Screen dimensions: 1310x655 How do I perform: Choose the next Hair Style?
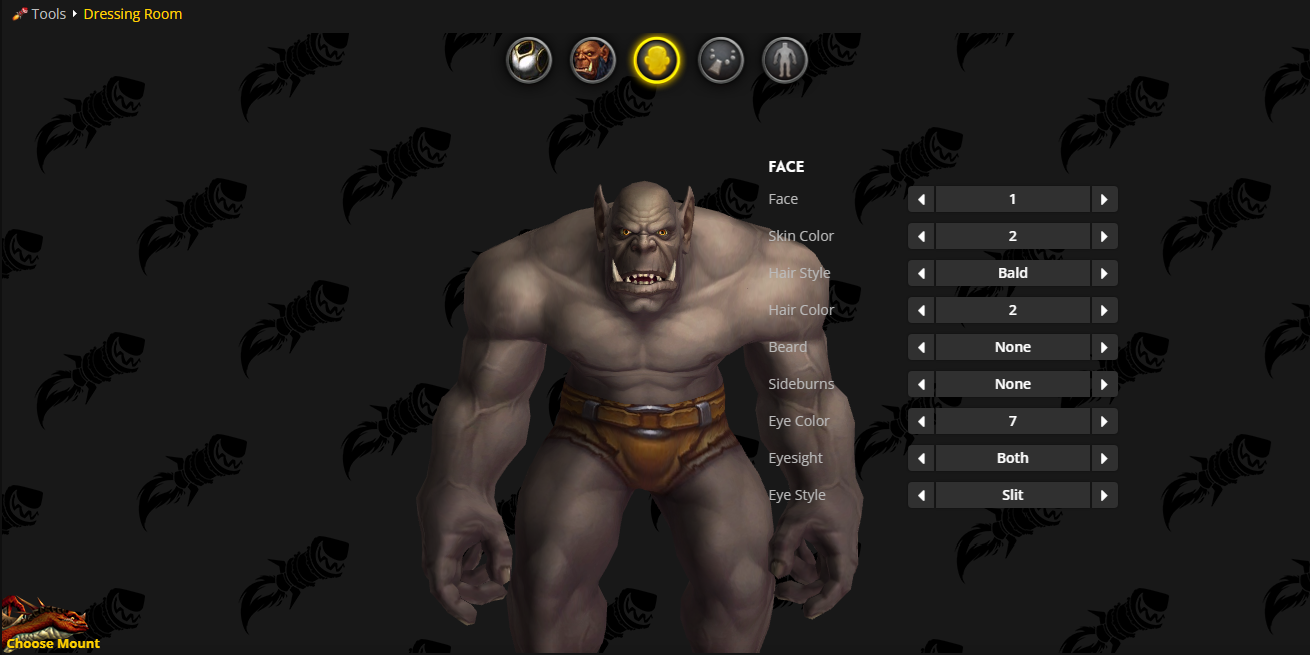1104,273
